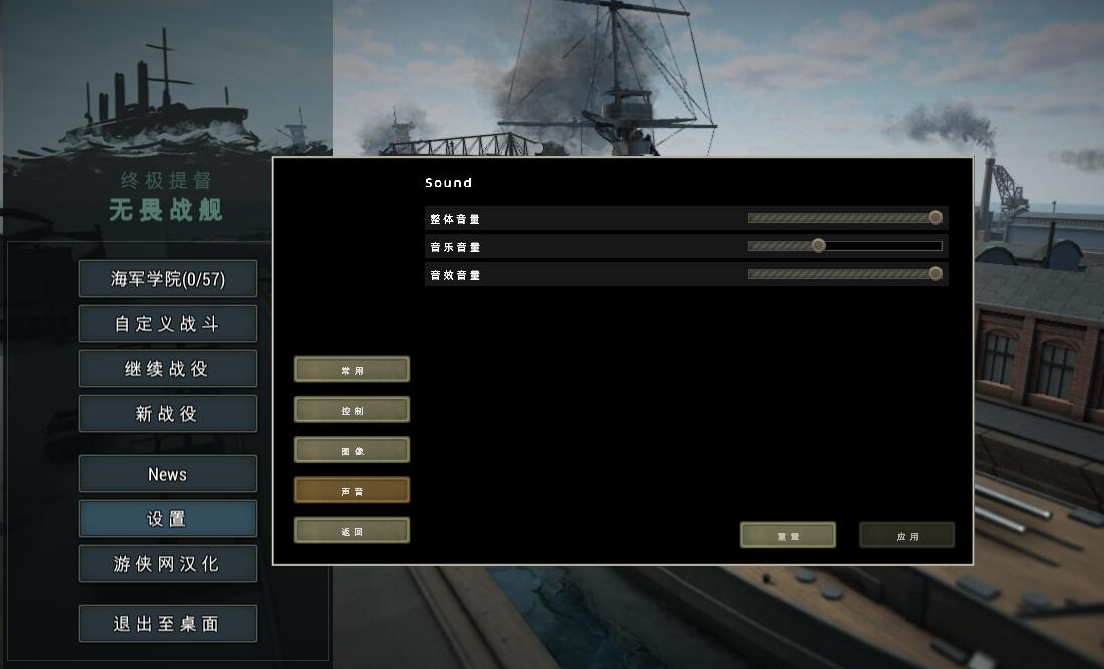
Task: Click the 重置 reset button
Action: pos(788,535)
